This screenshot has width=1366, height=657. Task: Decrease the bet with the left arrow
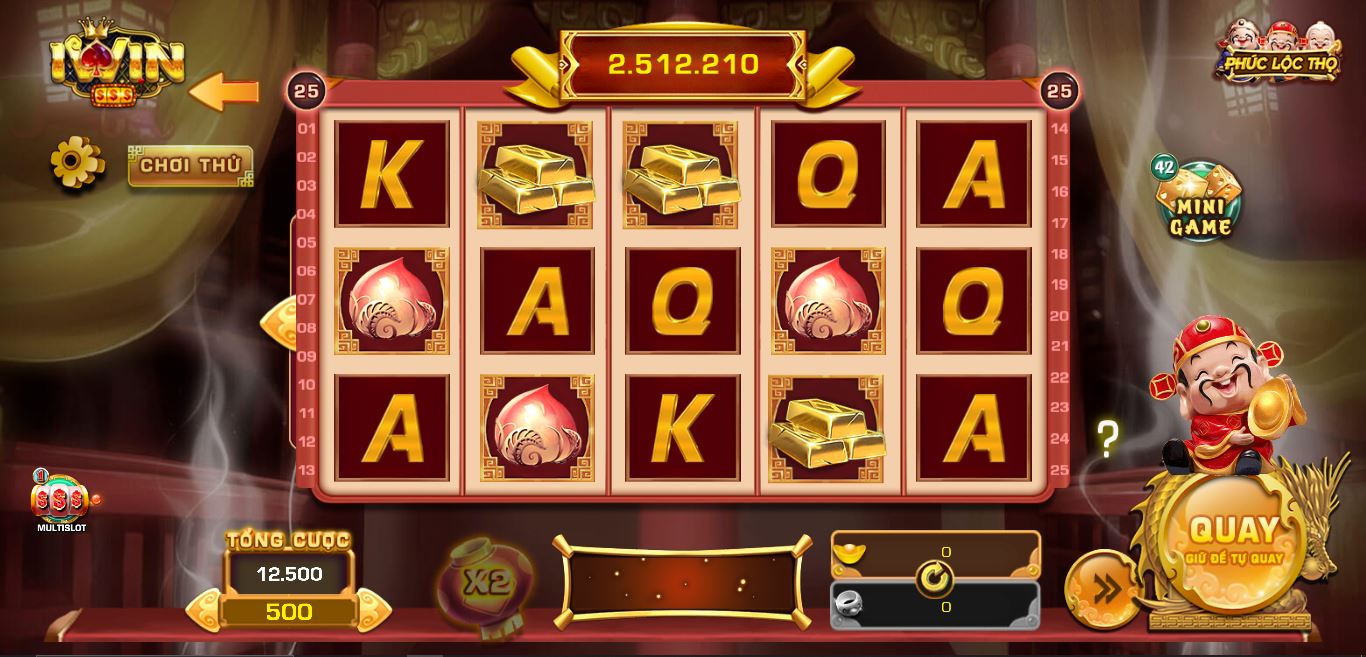pos(204,610)
